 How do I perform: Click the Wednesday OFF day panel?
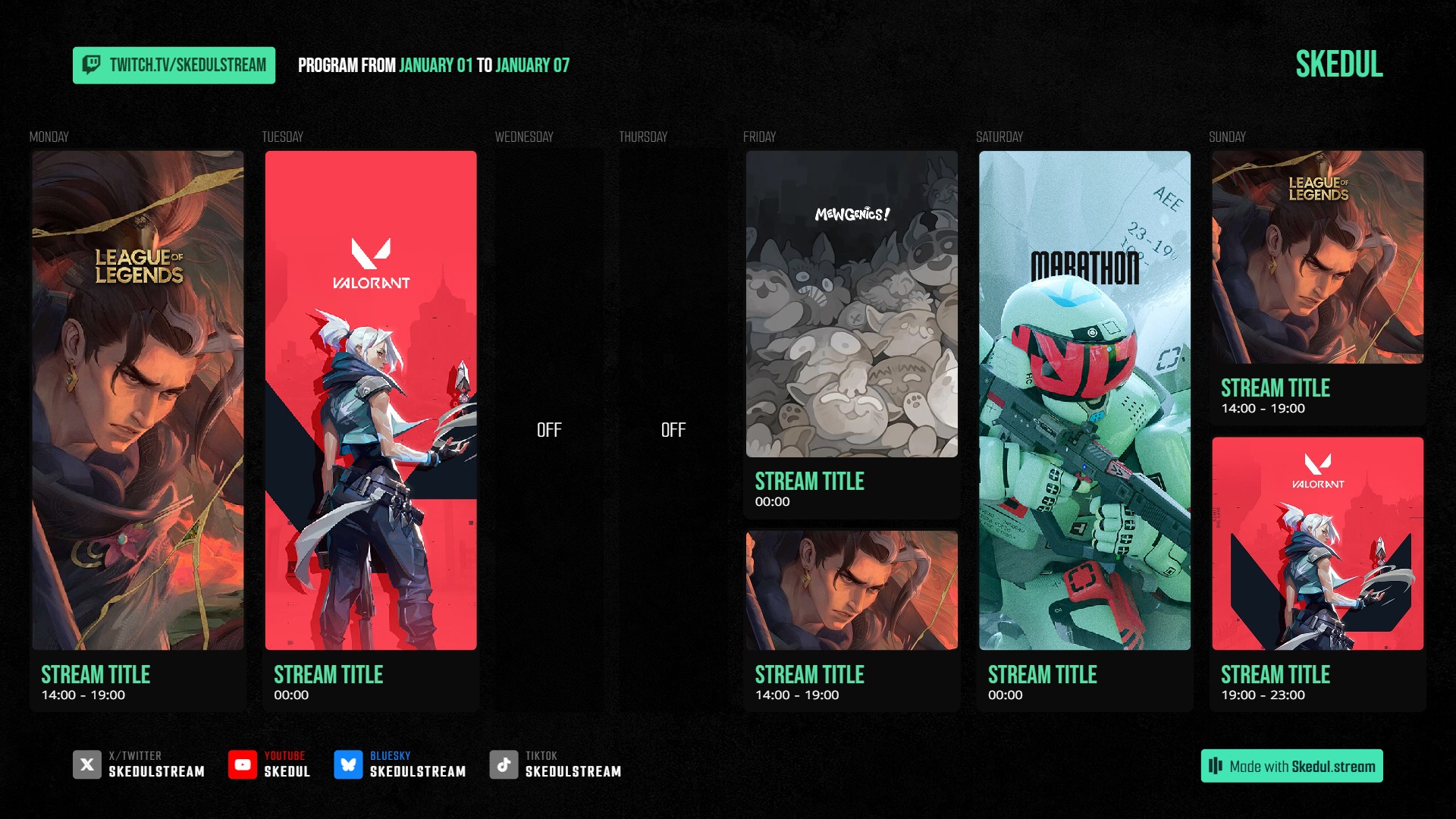pyautogui.click(x=549, y=430)
